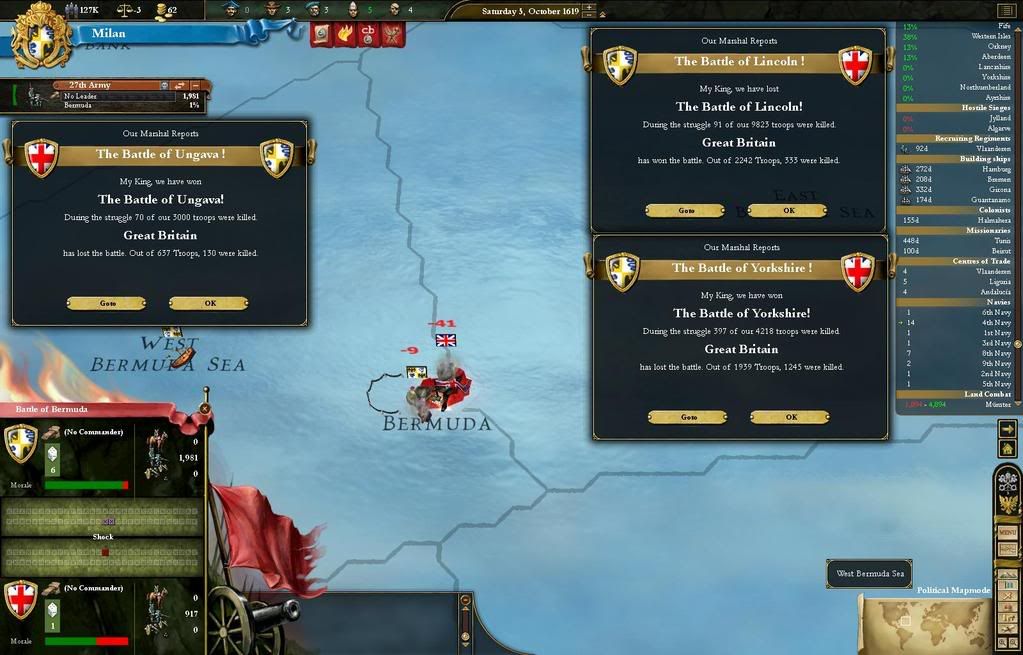Open the Milan country coat of arms
Screen dimensions: 1023x655
click(x=41, y=36)
